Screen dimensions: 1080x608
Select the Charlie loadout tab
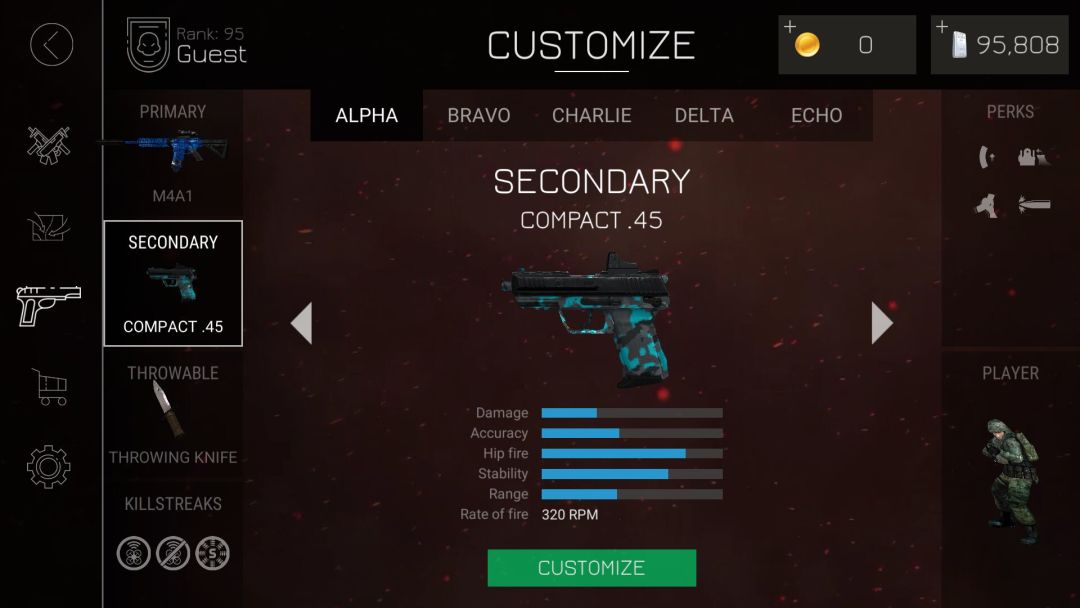[x=591, y=115]
